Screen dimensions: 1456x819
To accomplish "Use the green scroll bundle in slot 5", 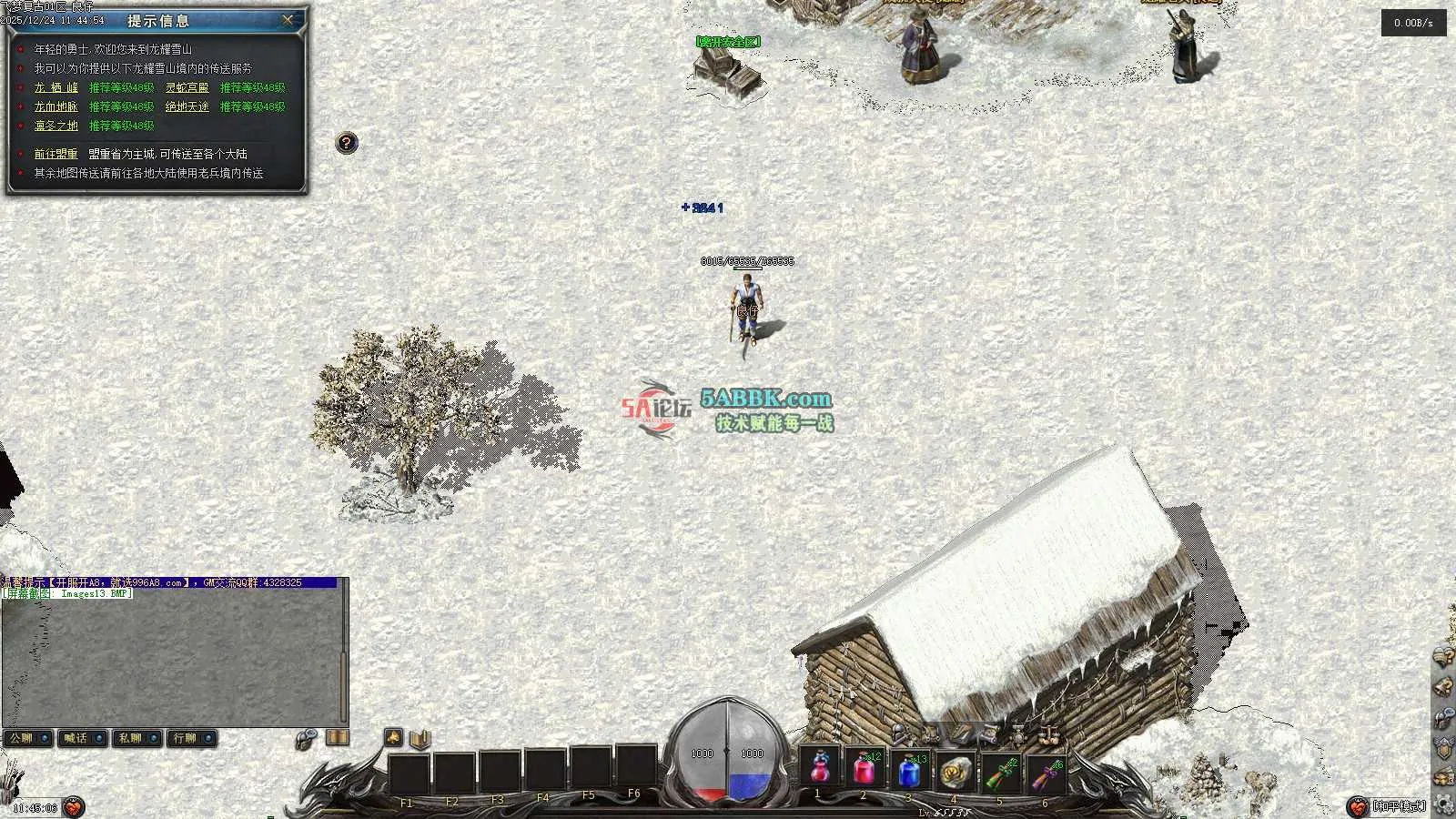I will (x=1000, y=773).
